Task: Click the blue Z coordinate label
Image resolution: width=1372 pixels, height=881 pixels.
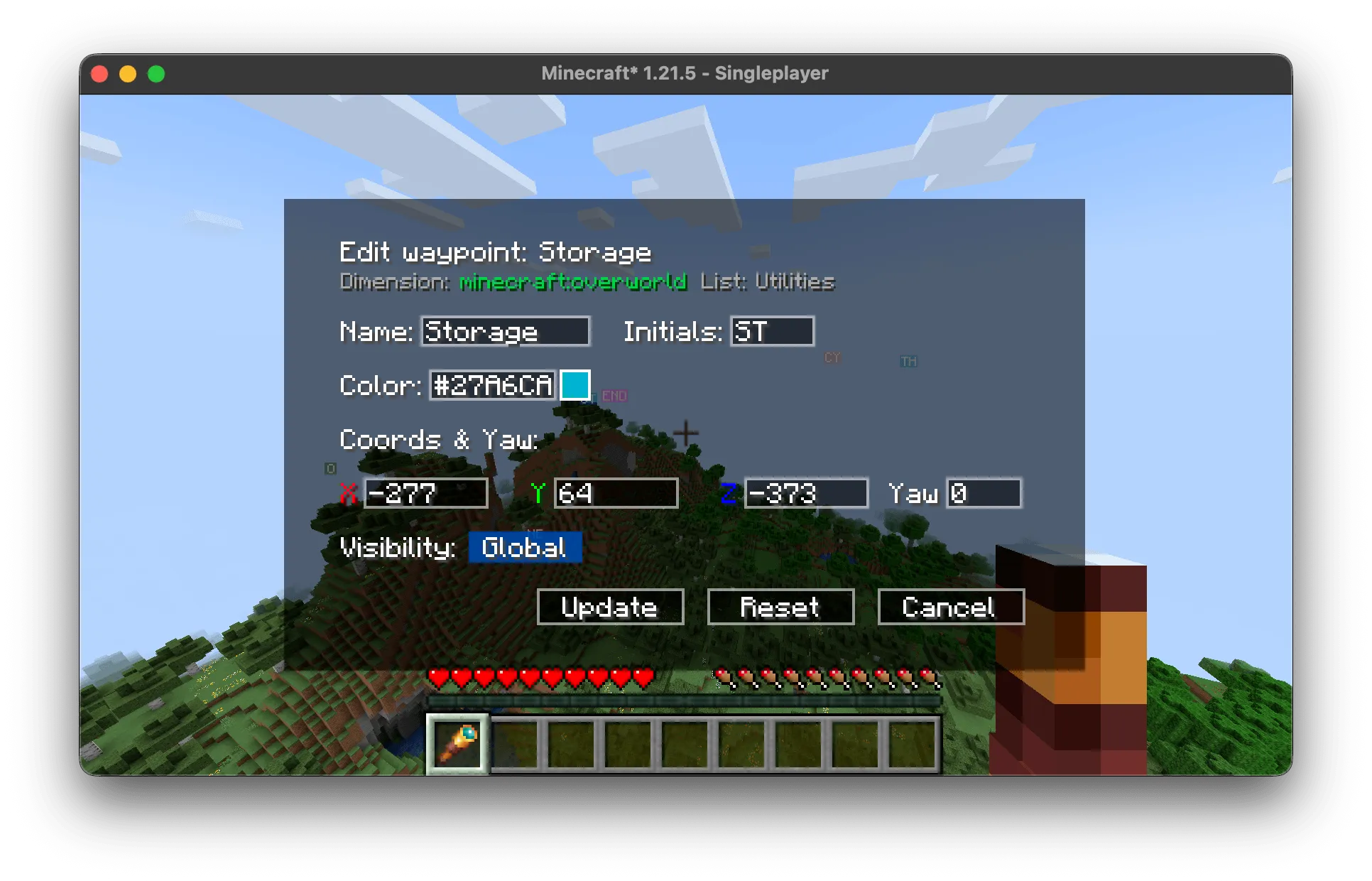Action: (x=730, y=493)
